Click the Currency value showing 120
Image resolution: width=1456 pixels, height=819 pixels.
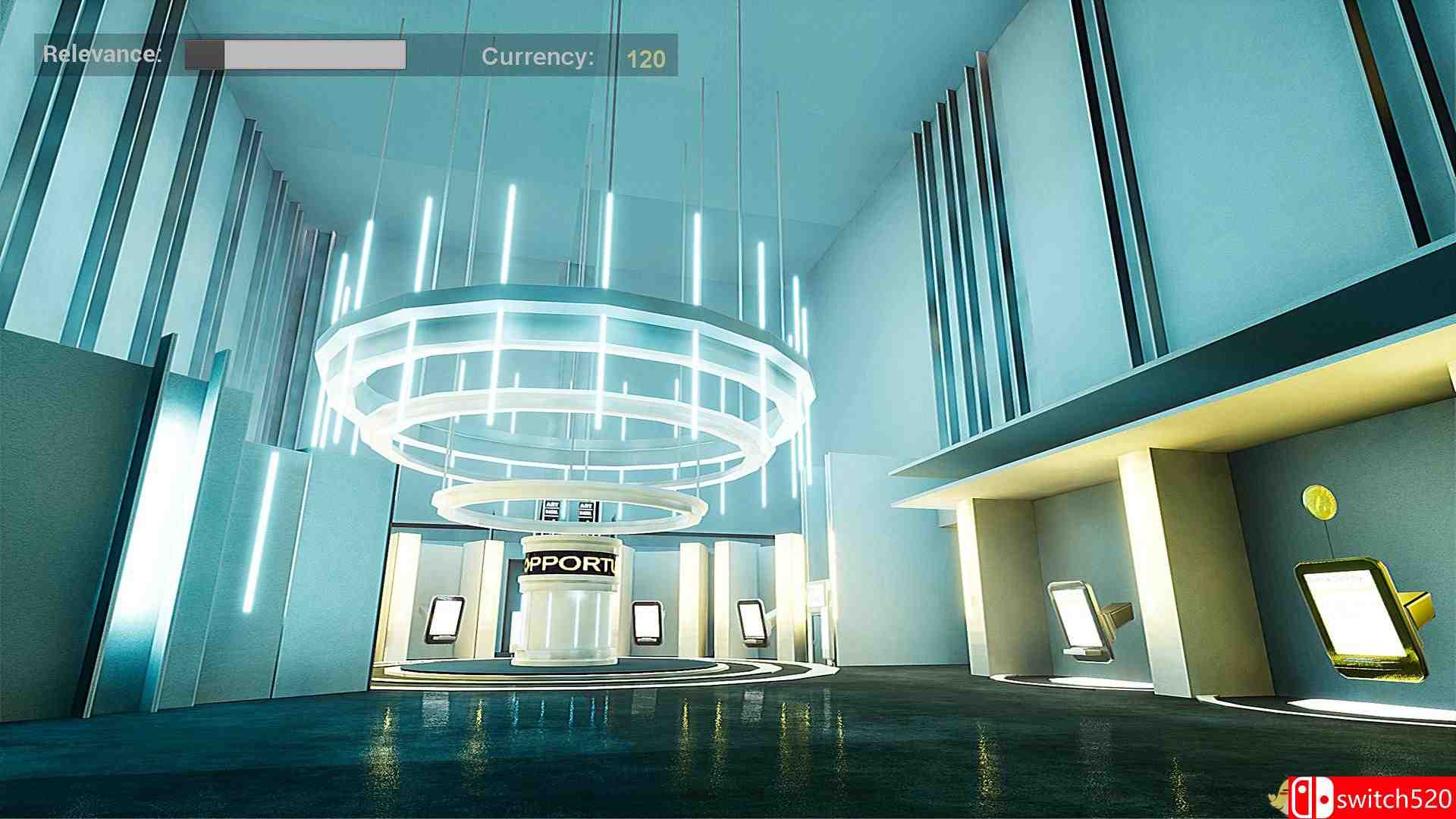click(646, 56)
